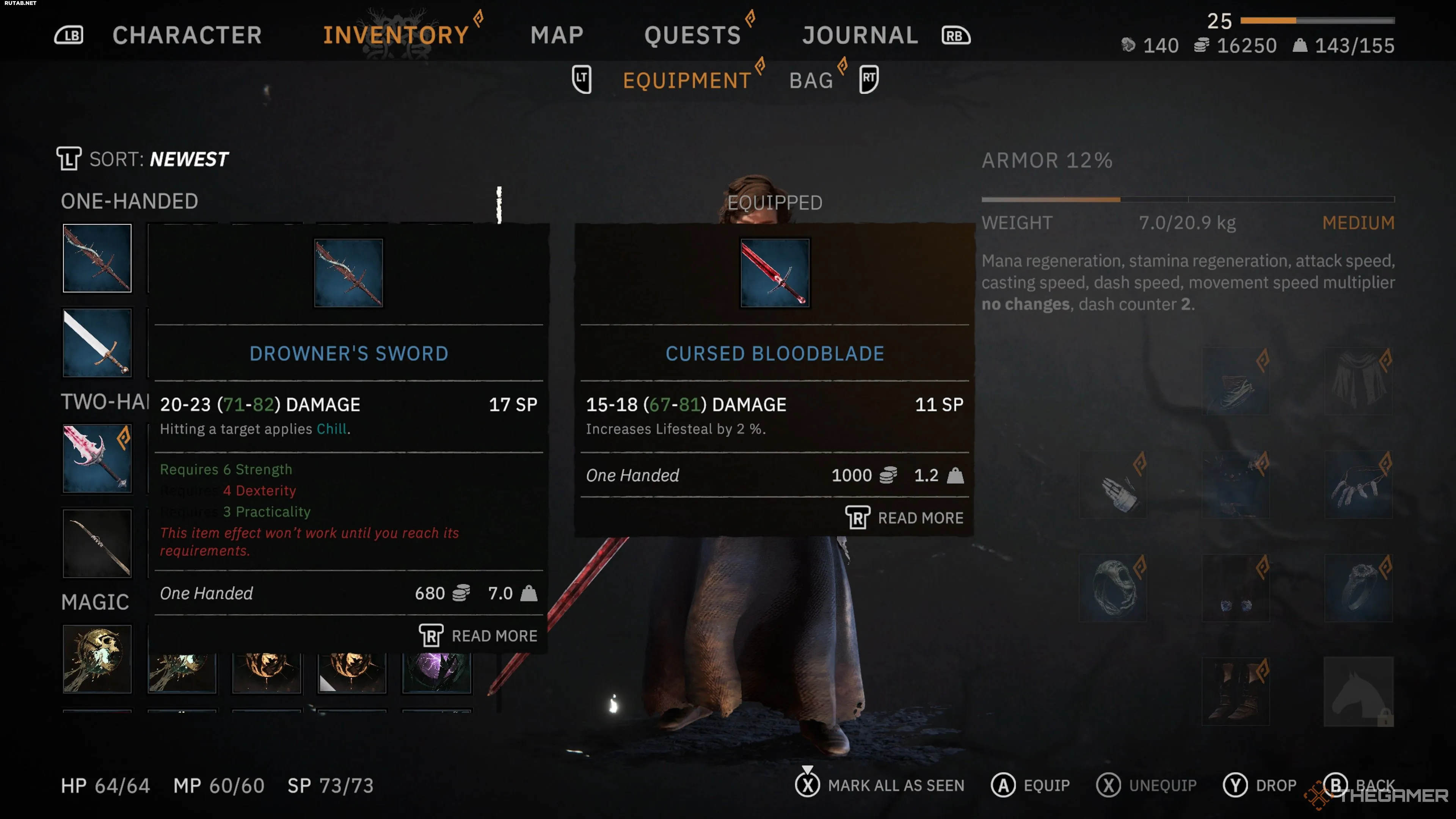Read more about Drowner's Sword
The image size is (1456, 819).
tap(478, 636)
